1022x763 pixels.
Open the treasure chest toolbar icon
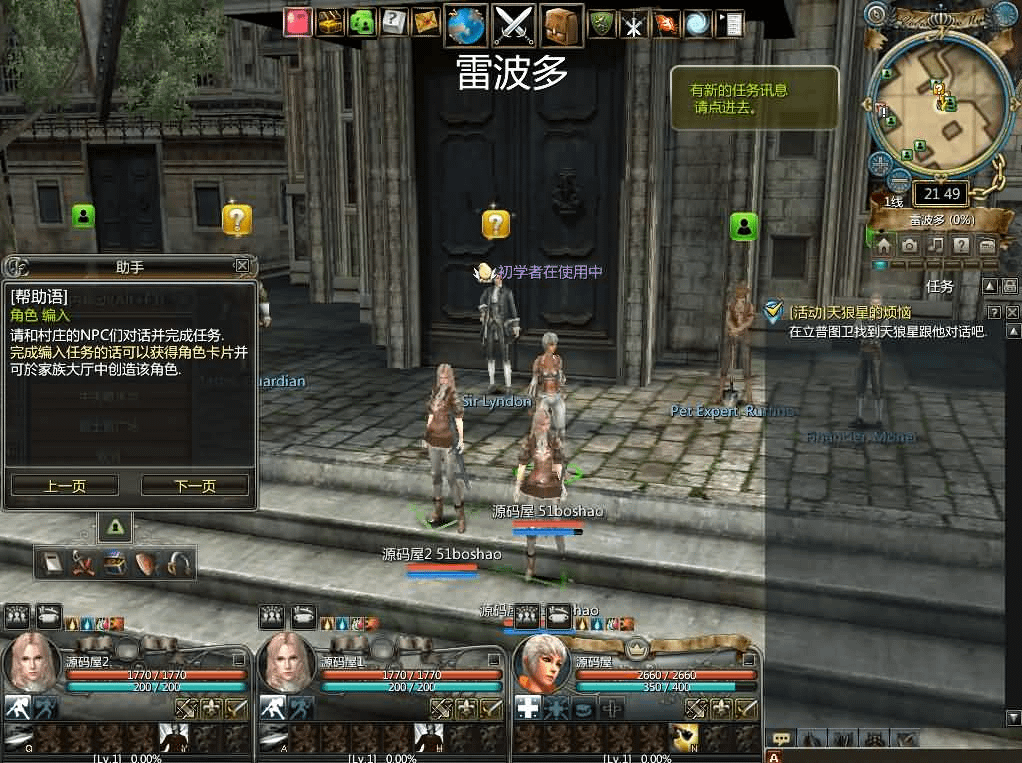329,22
